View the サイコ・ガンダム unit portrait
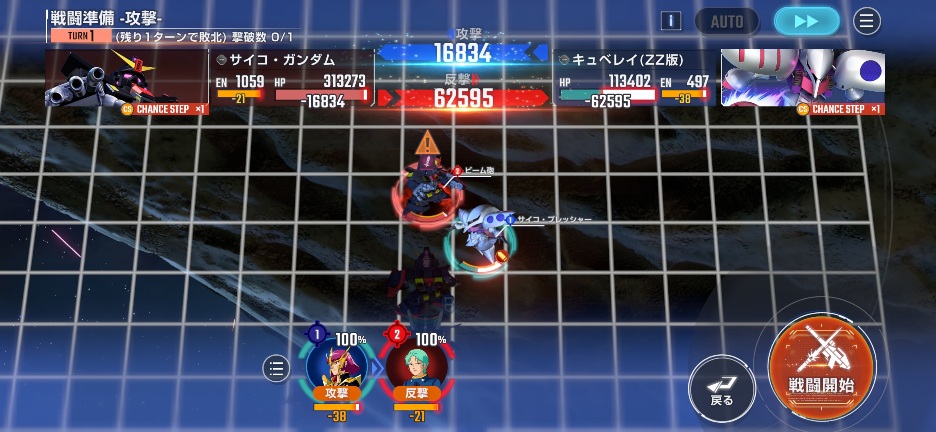 coord(126,78)
